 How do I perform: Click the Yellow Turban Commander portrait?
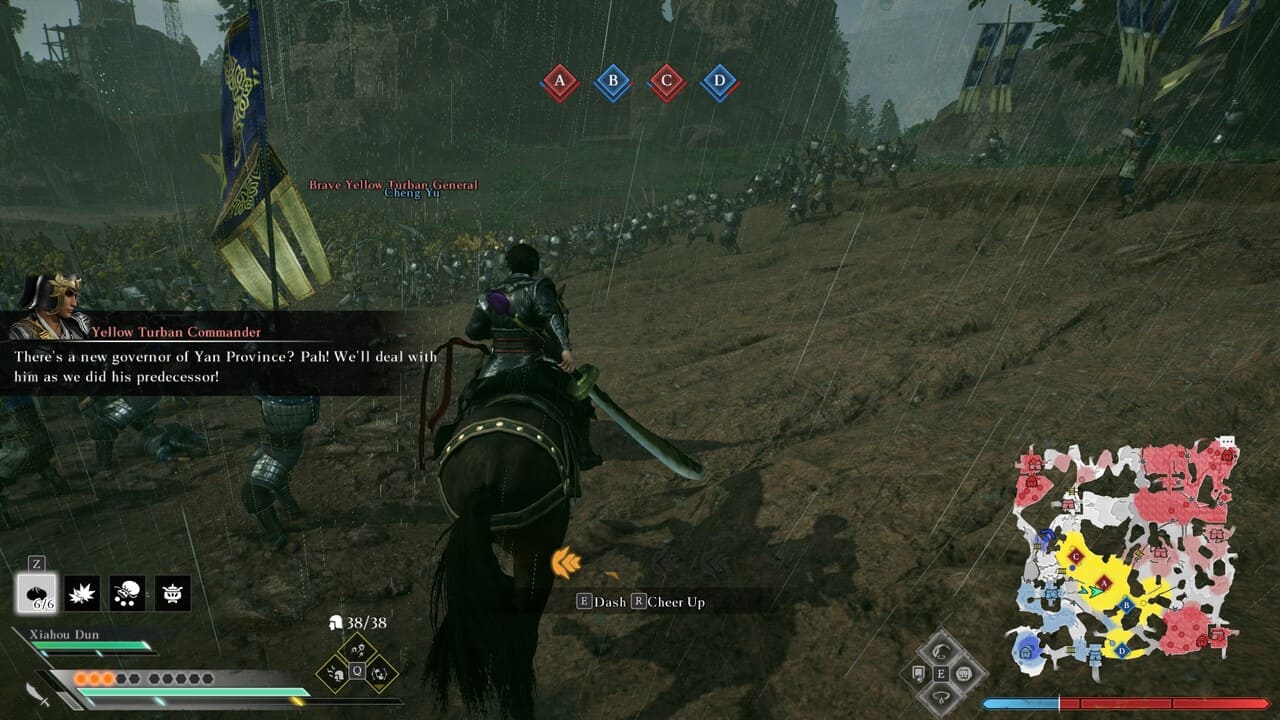(x=50, y=305)
